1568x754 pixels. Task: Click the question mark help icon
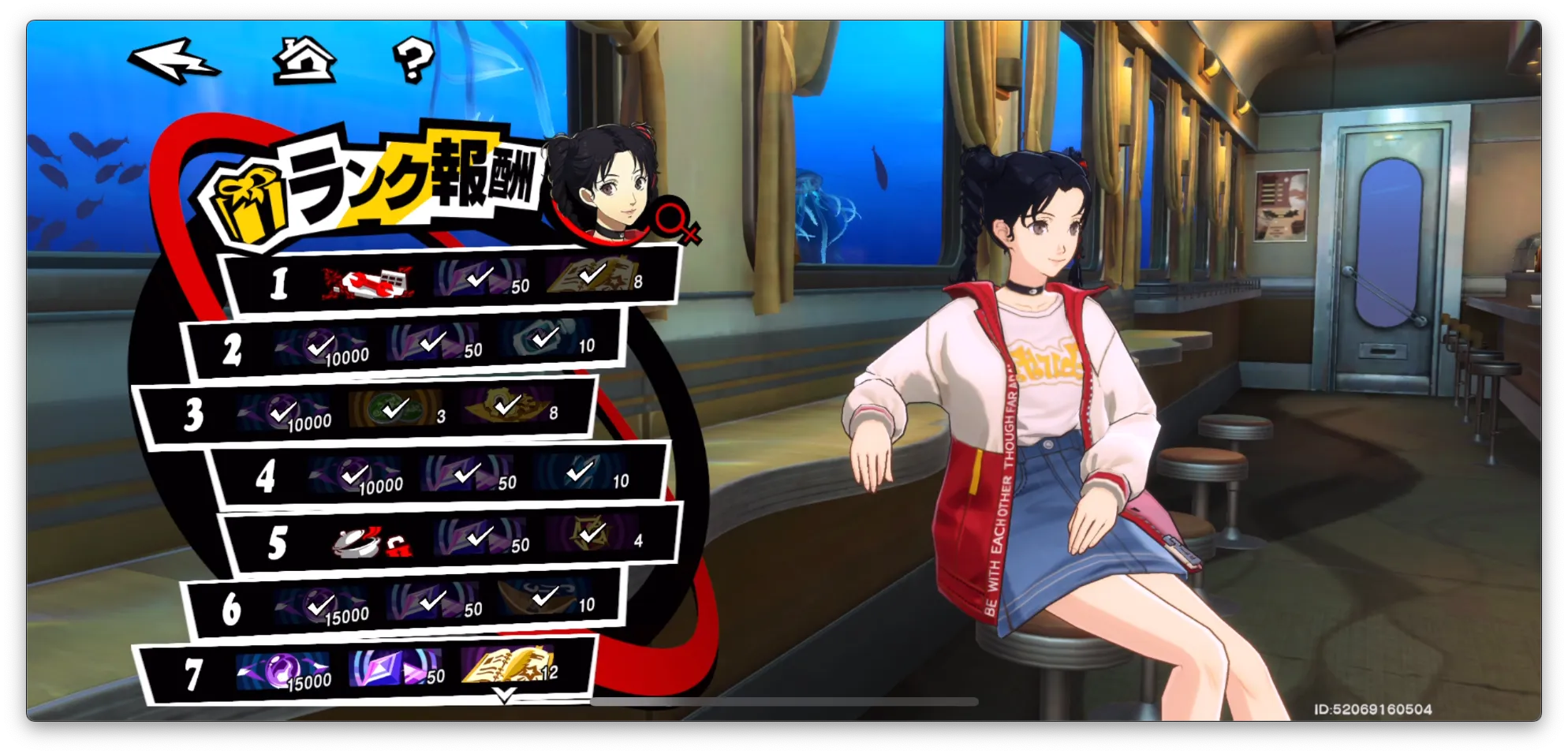[x=413, y=60]
